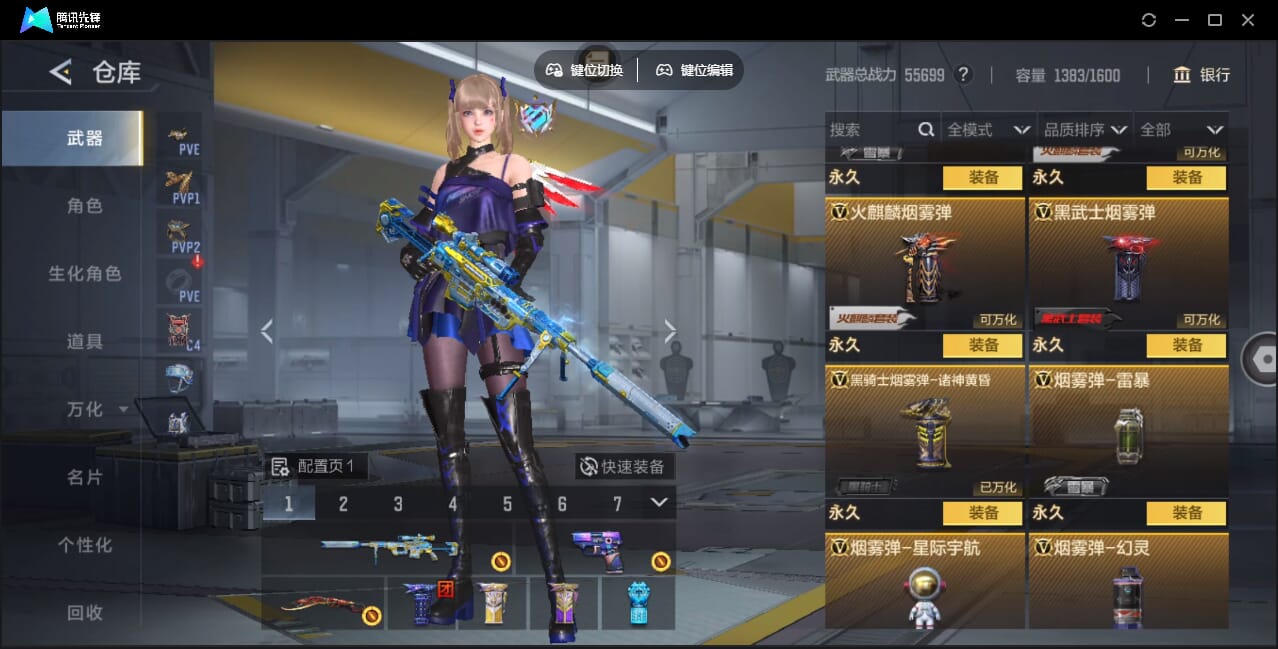Maximize the emulator window
1278x649 pixels.
(x=1215, y=20)
